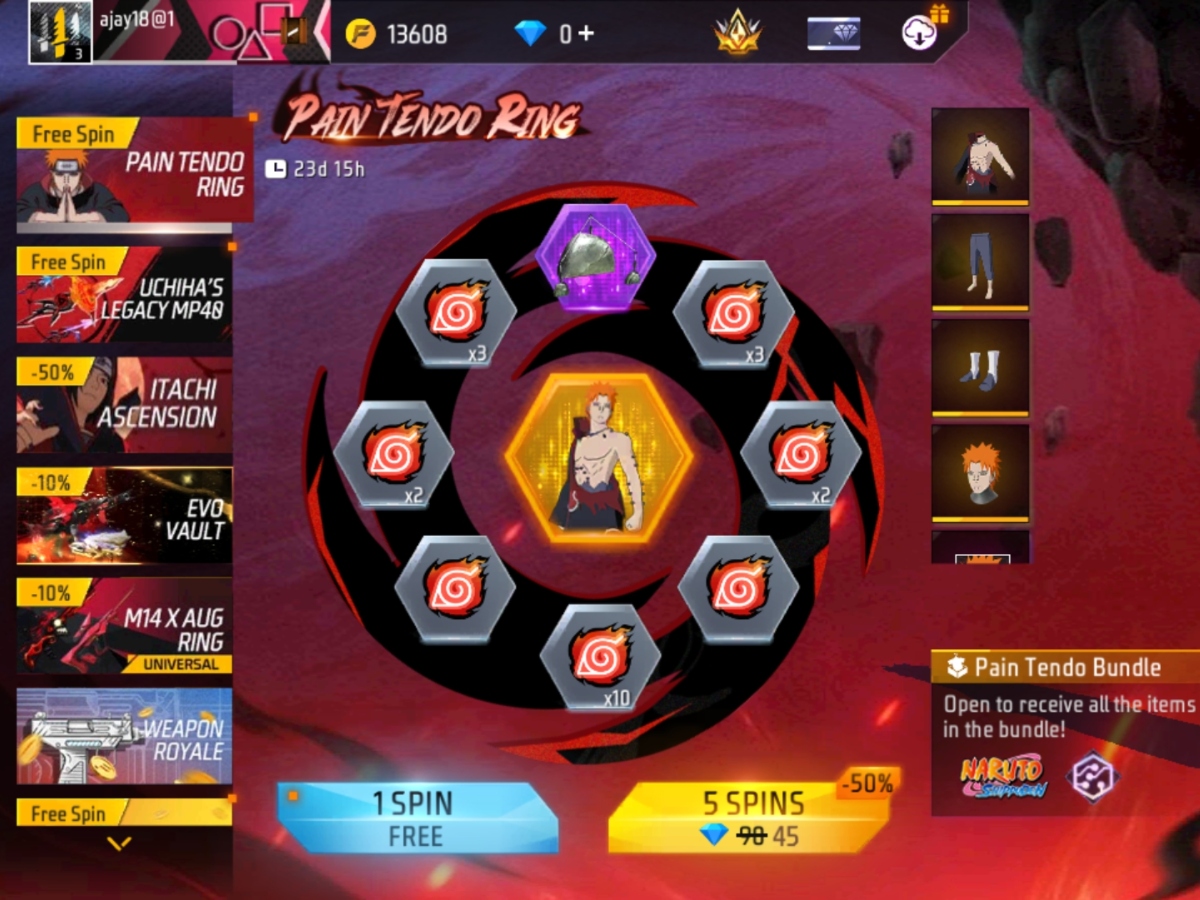Choose the M14 x AUG Ring event

124,625
